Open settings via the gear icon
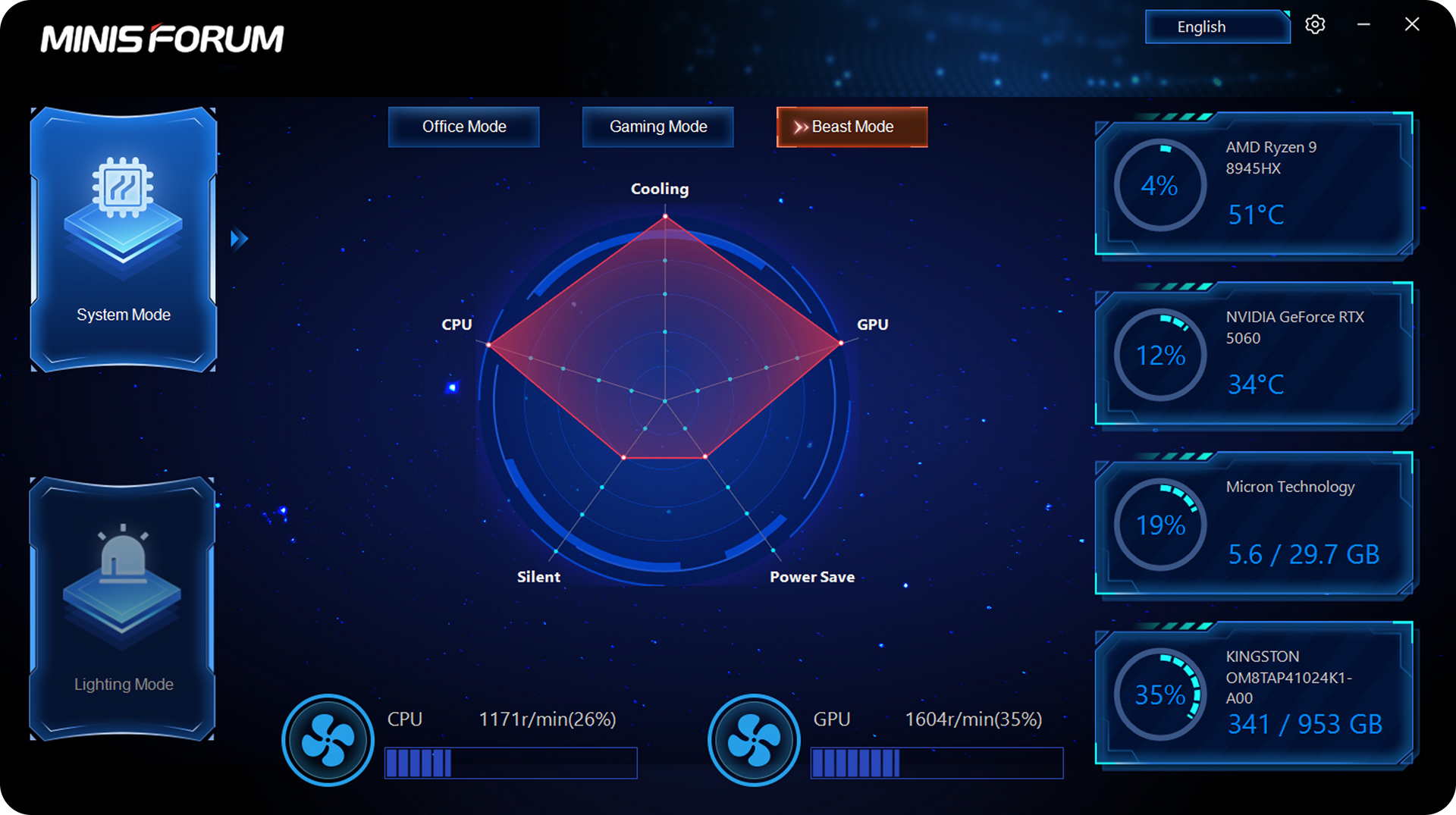The image size is (1456, 815). pos(1315,25)
